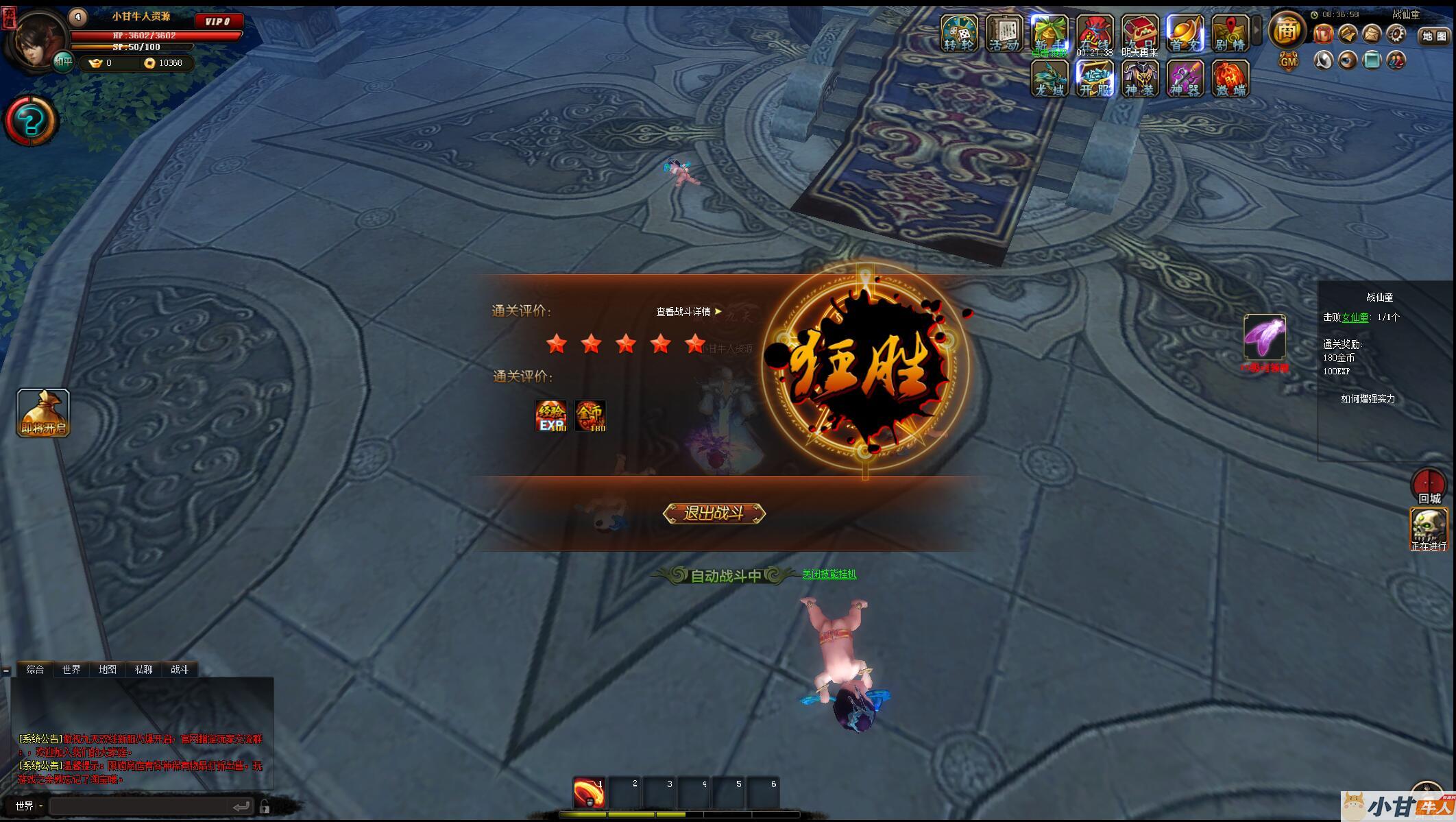The height and width of the screenshot is (822, 1456).
Task: Open settings with the gear icon
Action: pyautogui.click(x=1396, y=34)
